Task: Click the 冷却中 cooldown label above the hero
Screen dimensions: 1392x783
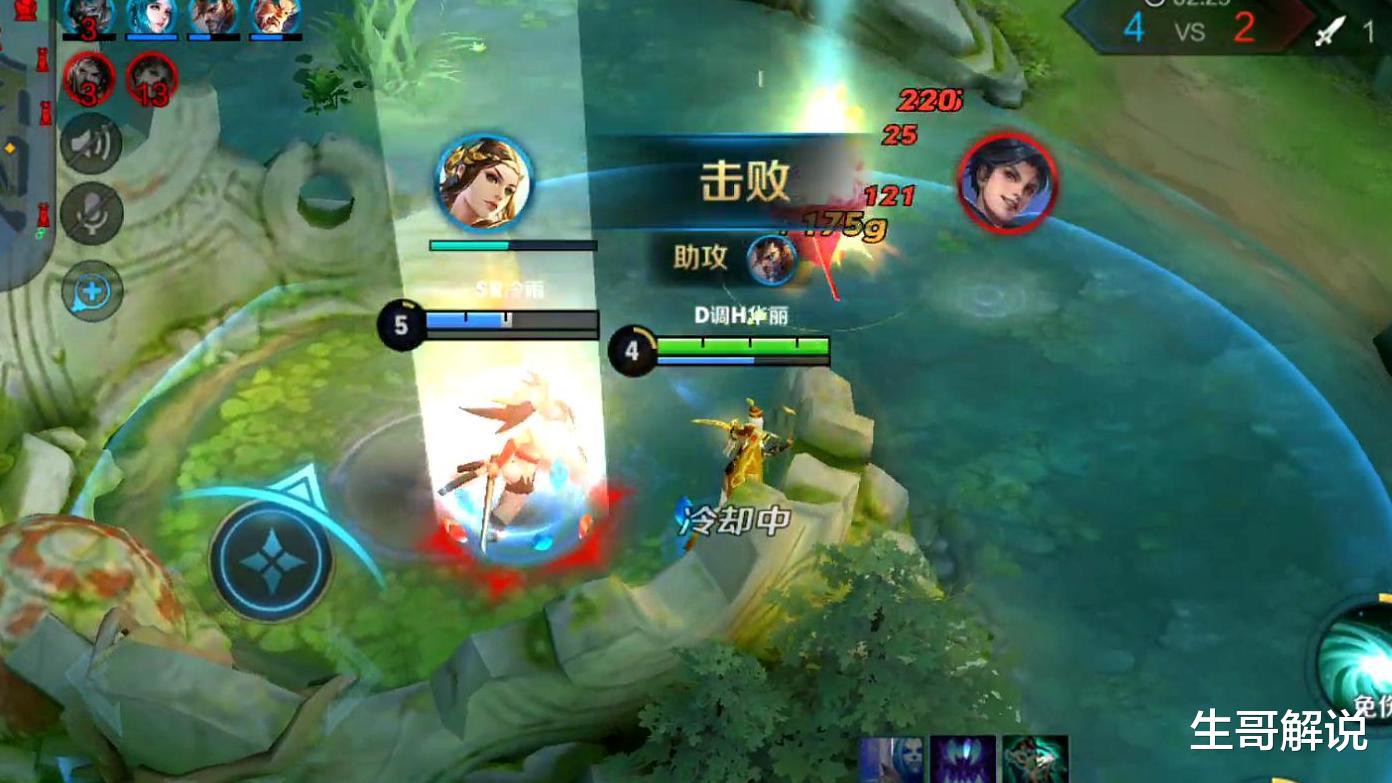Action: tap(737, 518)
